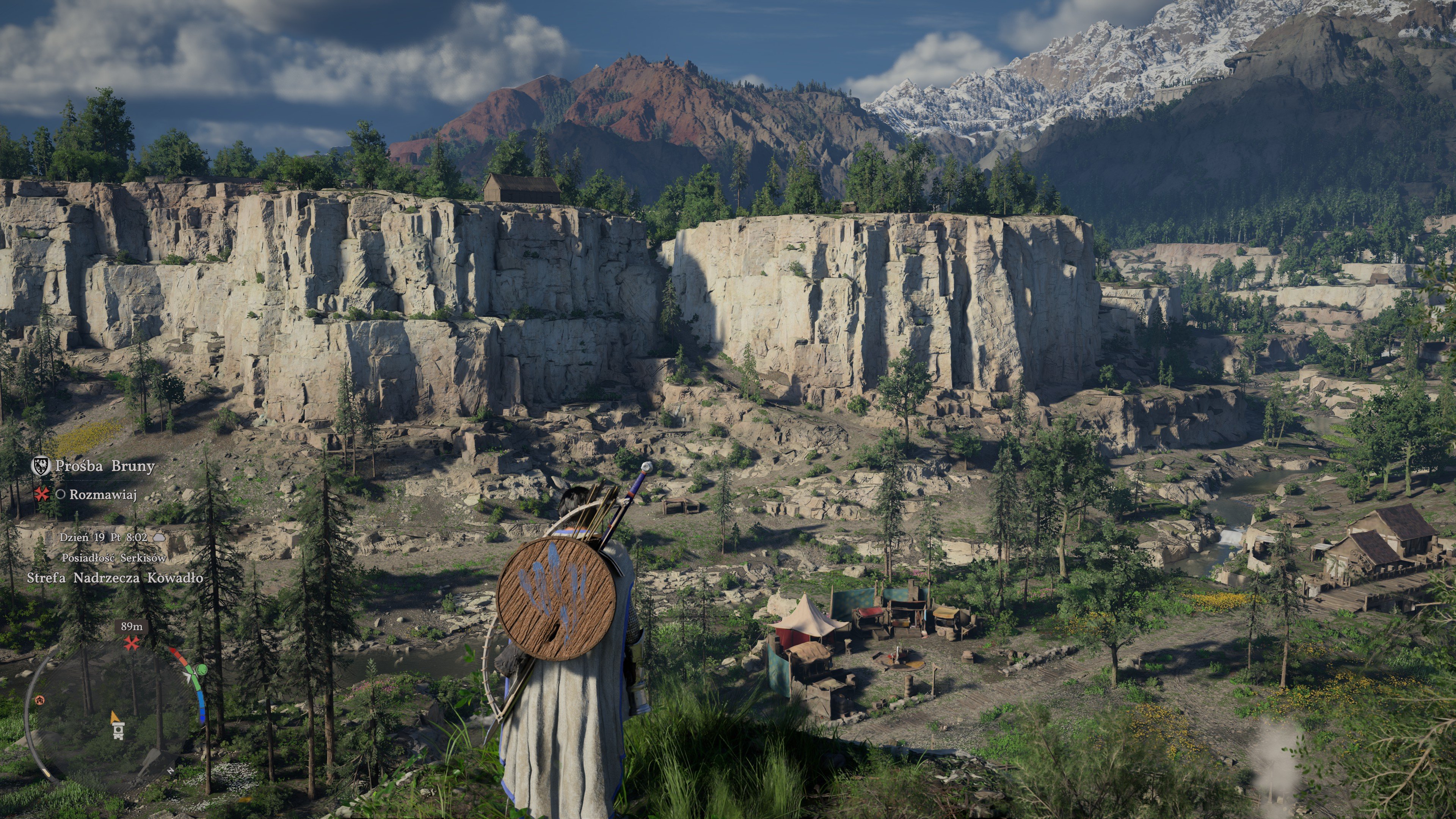Select the orange building marker on minimap
This screenshot has height=819, width=1456.
point(39,700)
